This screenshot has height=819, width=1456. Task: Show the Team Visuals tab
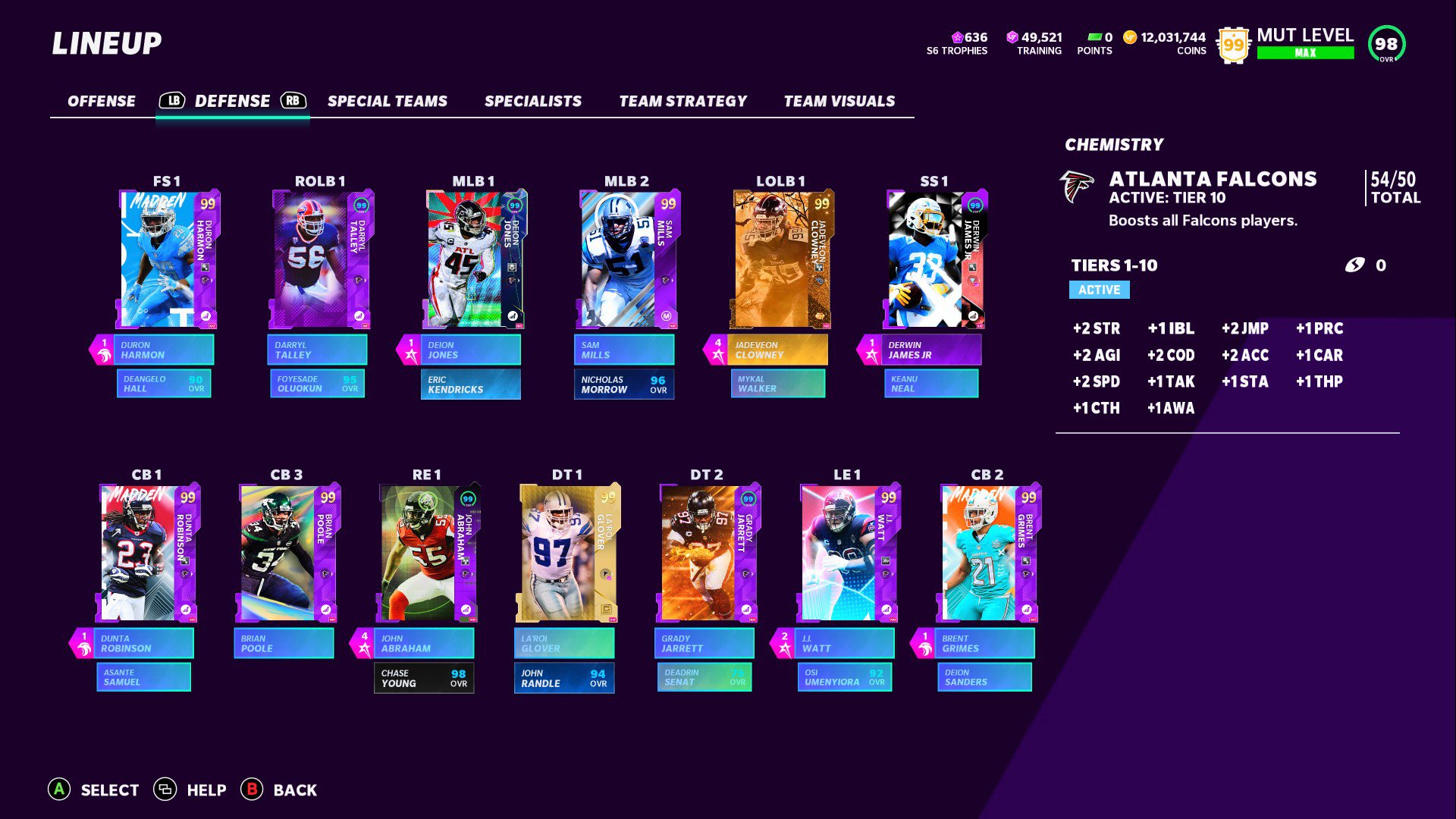pyautogui.click(x=839, y=101)
